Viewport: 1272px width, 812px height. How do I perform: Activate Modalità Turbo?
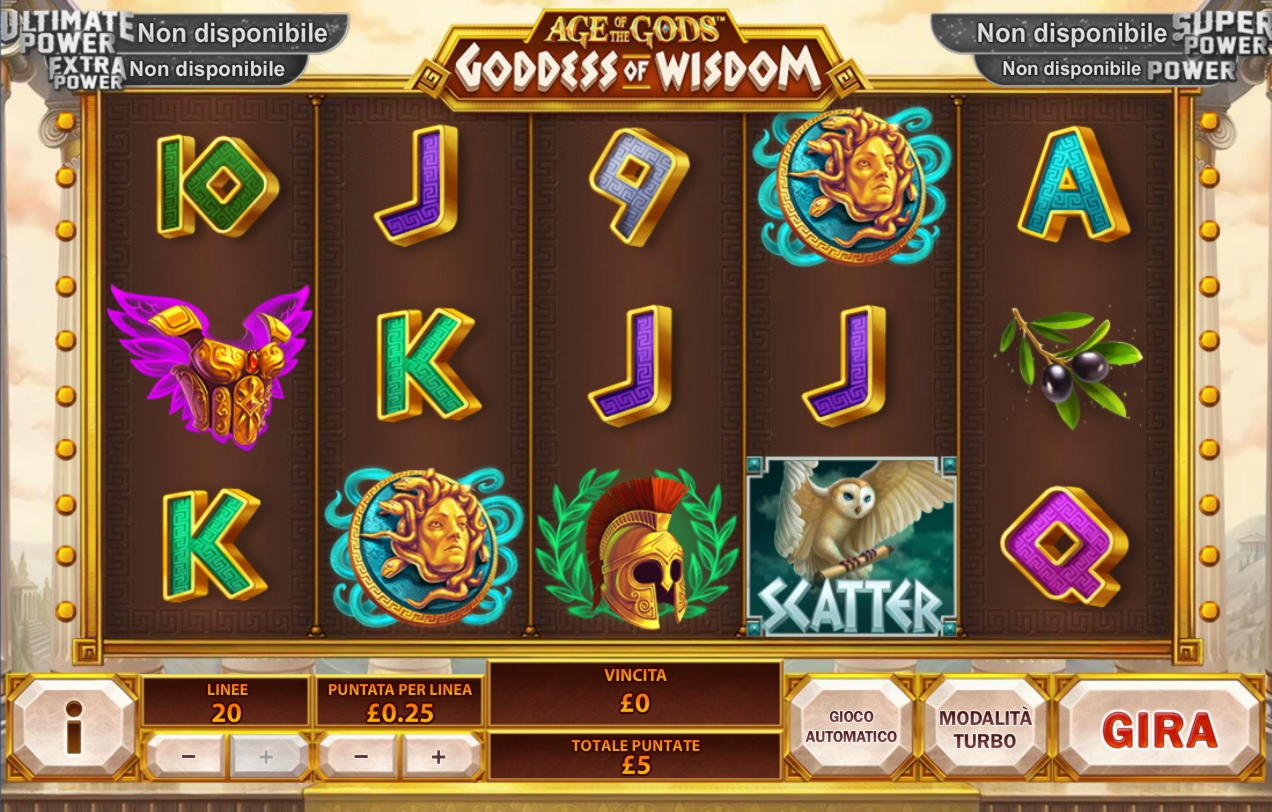pos(984,729)
